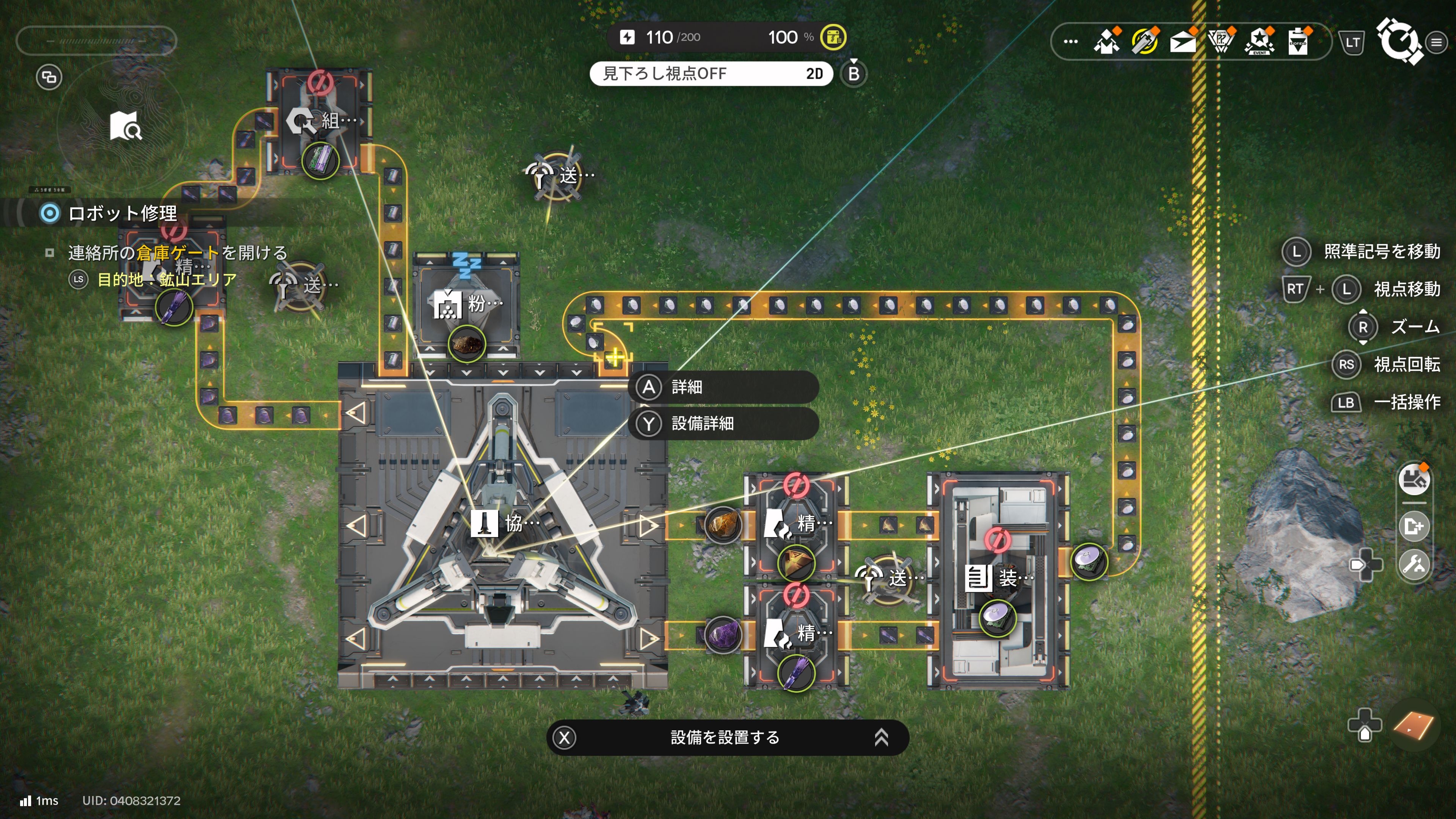The image size is (1456, 819).
Task: Open the hamburger main menu
Action: click(1436, 42)
